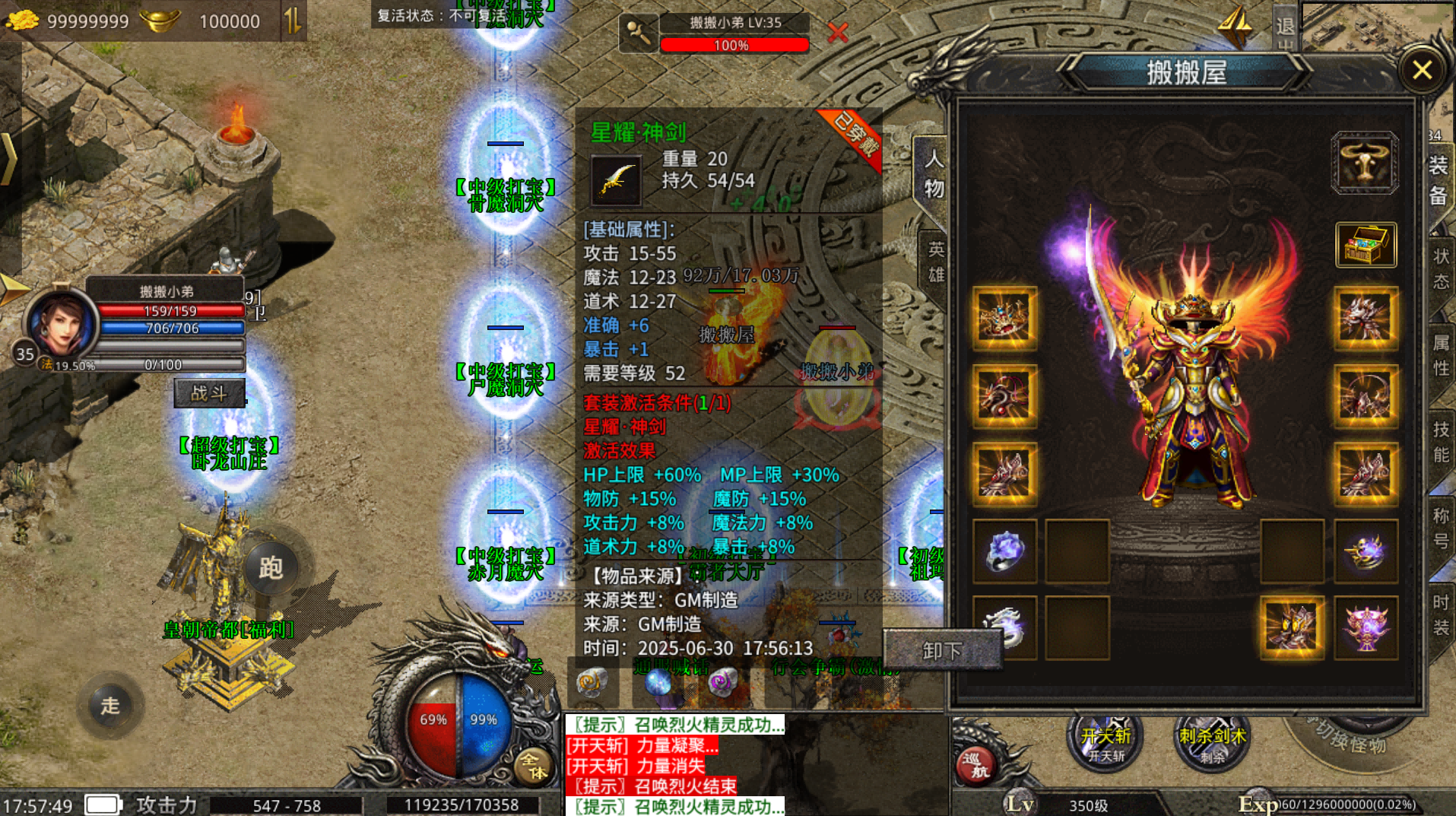The width and height of the screenshot is (1456, 816).
Task: Open the 属性 attributes tab
Action: tap(1441, 355)
